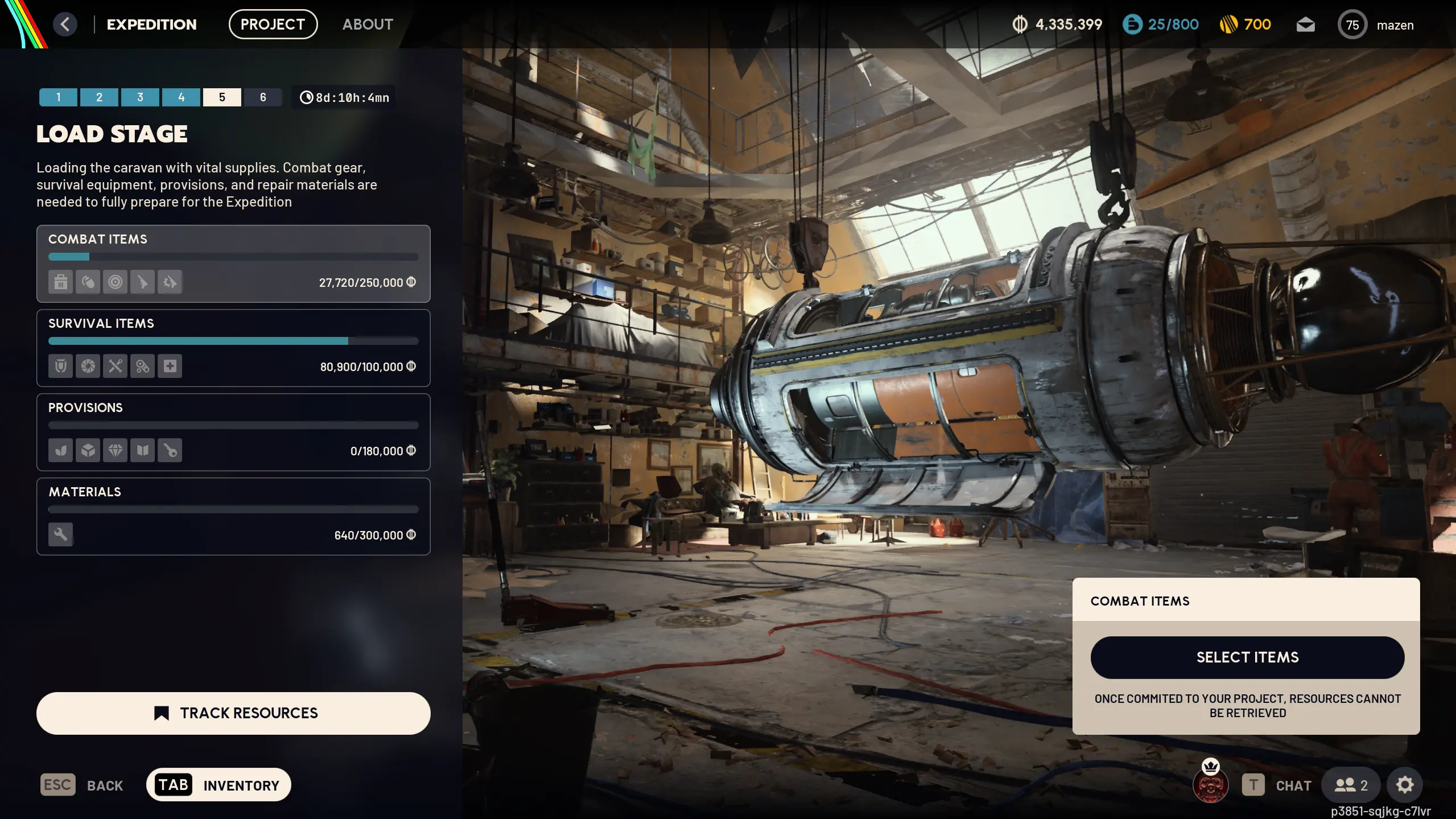Click Track Resources
Image resolution: width=1456 pixels, height=819 pixels.
[x=233, y=713]
